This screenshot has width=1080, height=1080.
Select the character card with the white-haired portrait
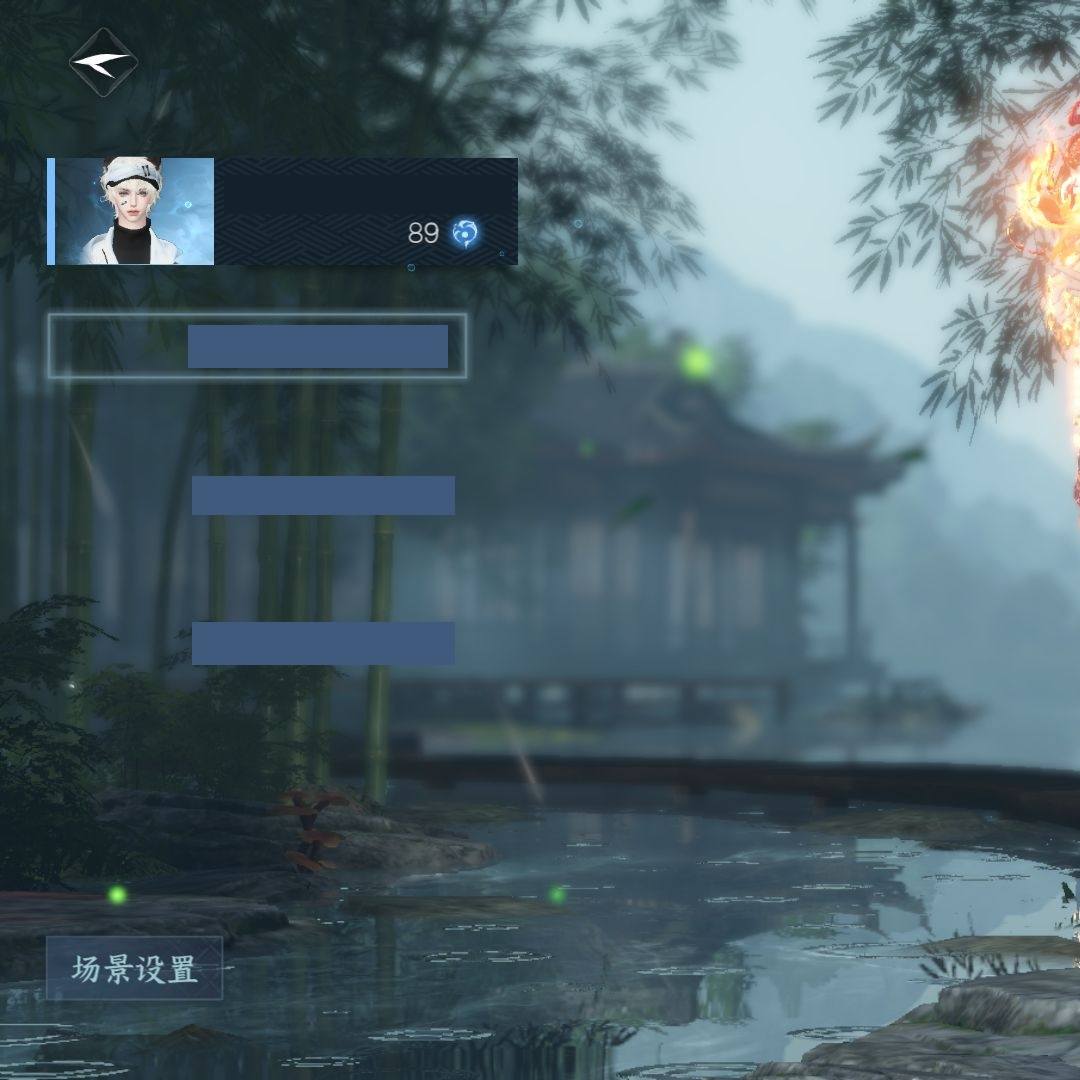coord(282,211)
